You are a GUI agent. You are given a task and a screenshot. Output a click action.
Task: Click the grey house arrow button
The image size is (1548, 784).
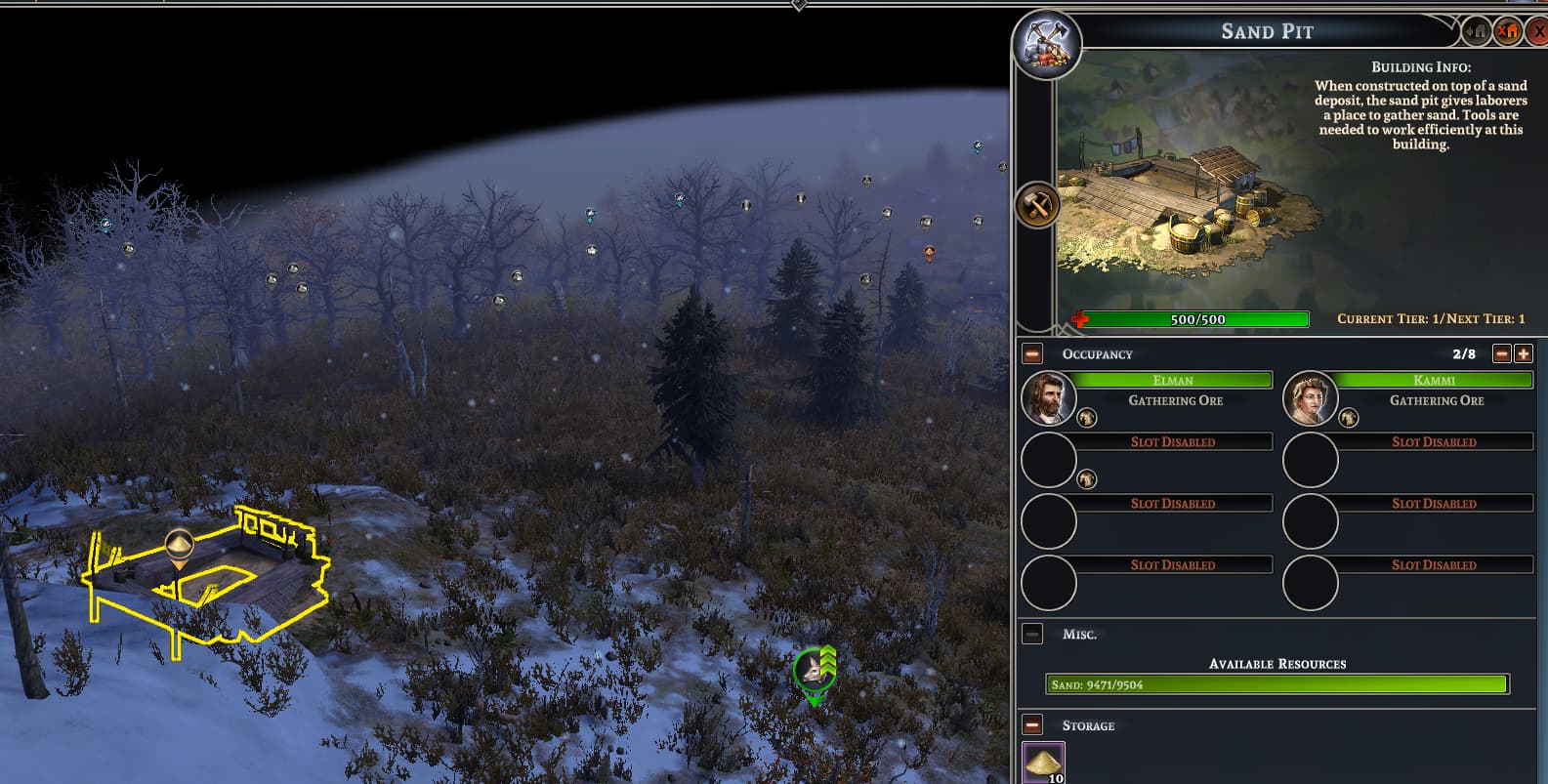pyautogui.click(x=1478, y=32)
